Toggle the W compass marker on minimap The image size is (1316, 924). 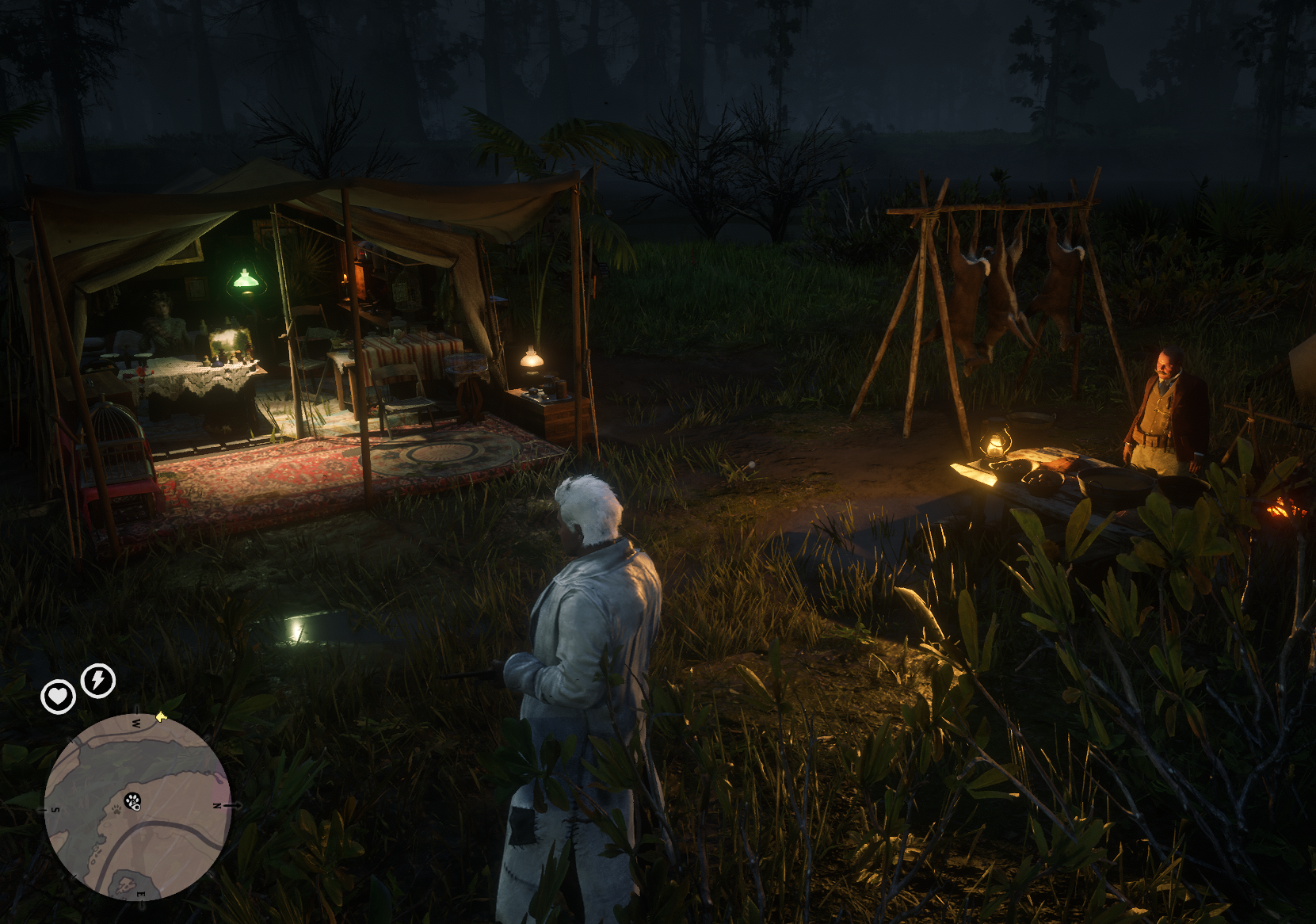pyautogui.click(x=136, y=723)
